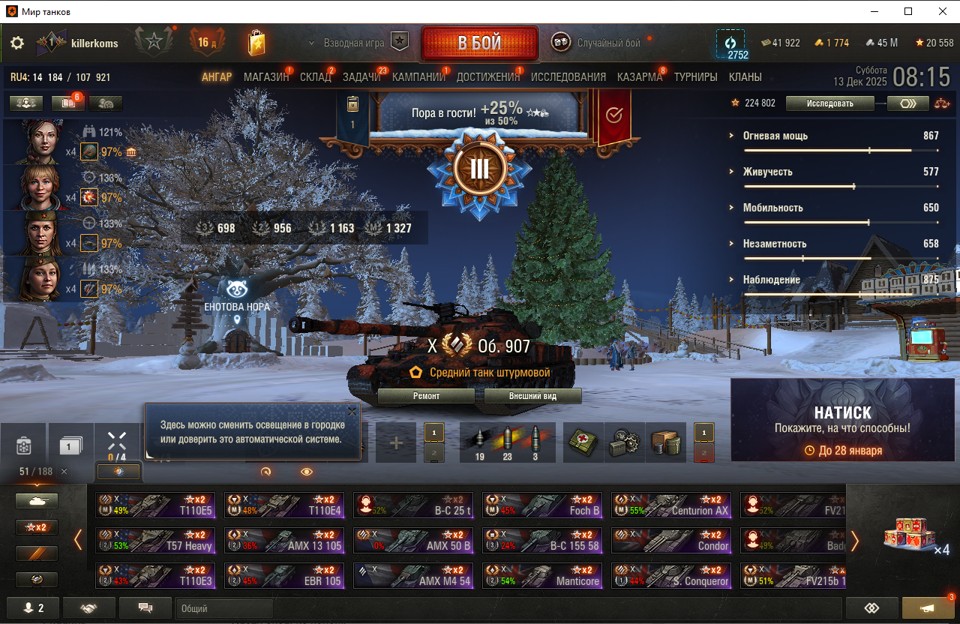Open Случайный бой battle mode selector
960x624 pixels.
point(598,43)
